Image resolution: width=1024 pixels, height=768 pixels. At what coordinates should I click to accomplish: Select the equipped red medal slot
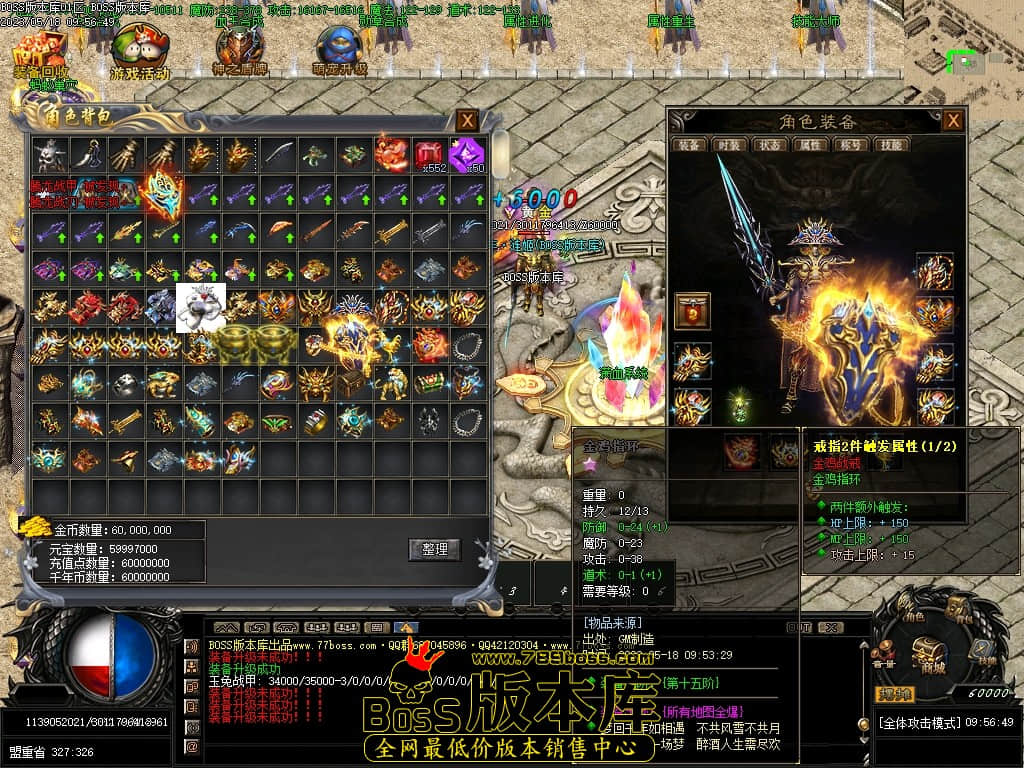[x=692, y=310]
